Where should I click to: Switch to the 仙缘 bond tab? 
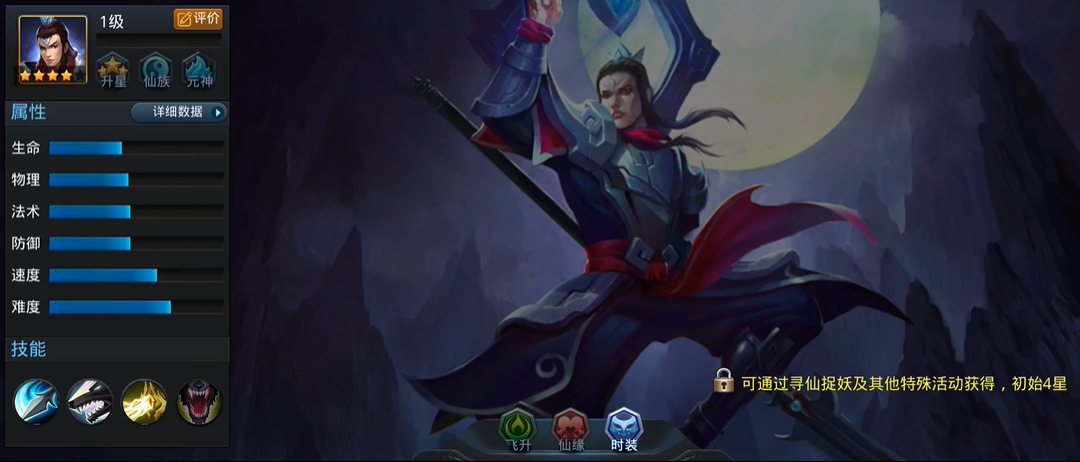571,430
